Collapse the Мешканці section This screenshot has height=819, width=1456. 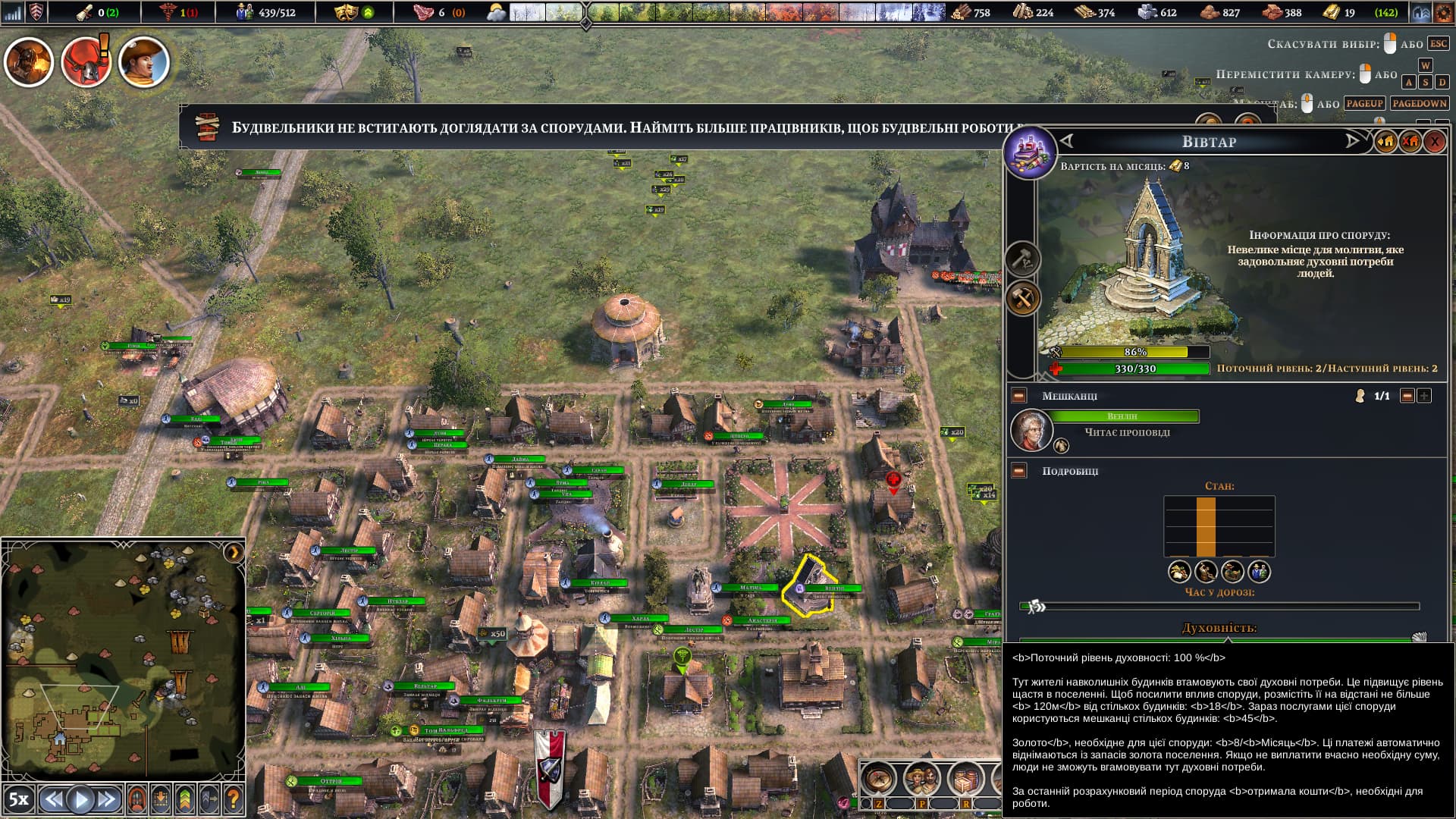1019,396
